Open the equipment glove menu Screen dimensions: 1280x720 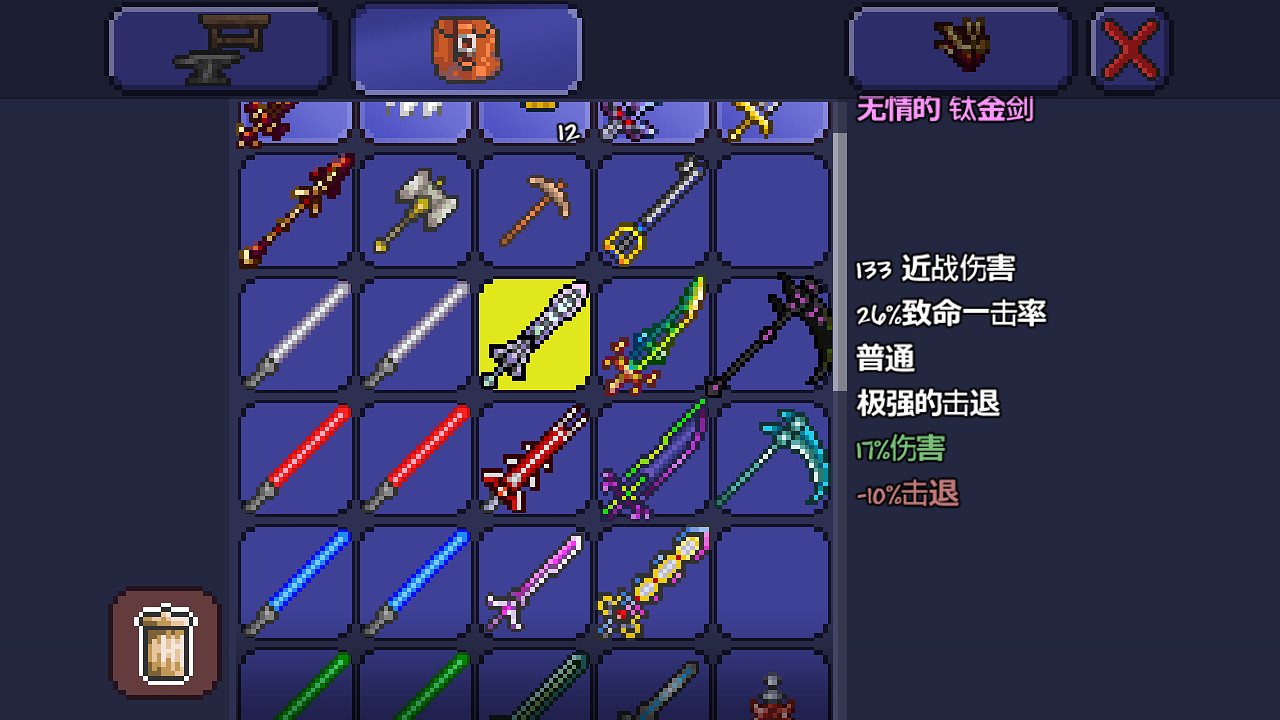tap(958, 46)
